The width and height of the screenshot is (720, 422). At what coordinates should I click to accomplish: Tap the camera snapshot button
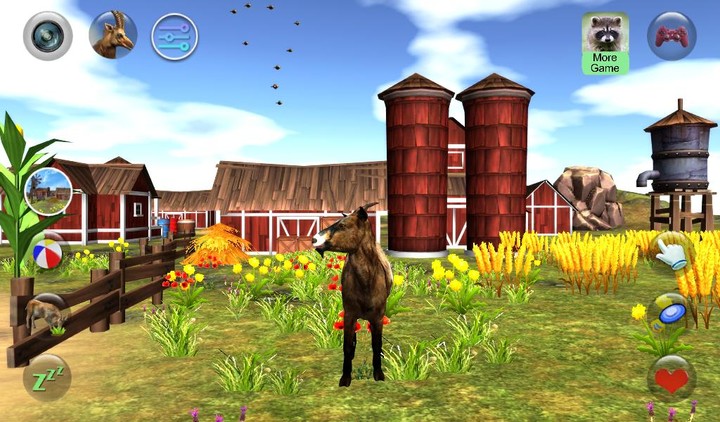46,36
